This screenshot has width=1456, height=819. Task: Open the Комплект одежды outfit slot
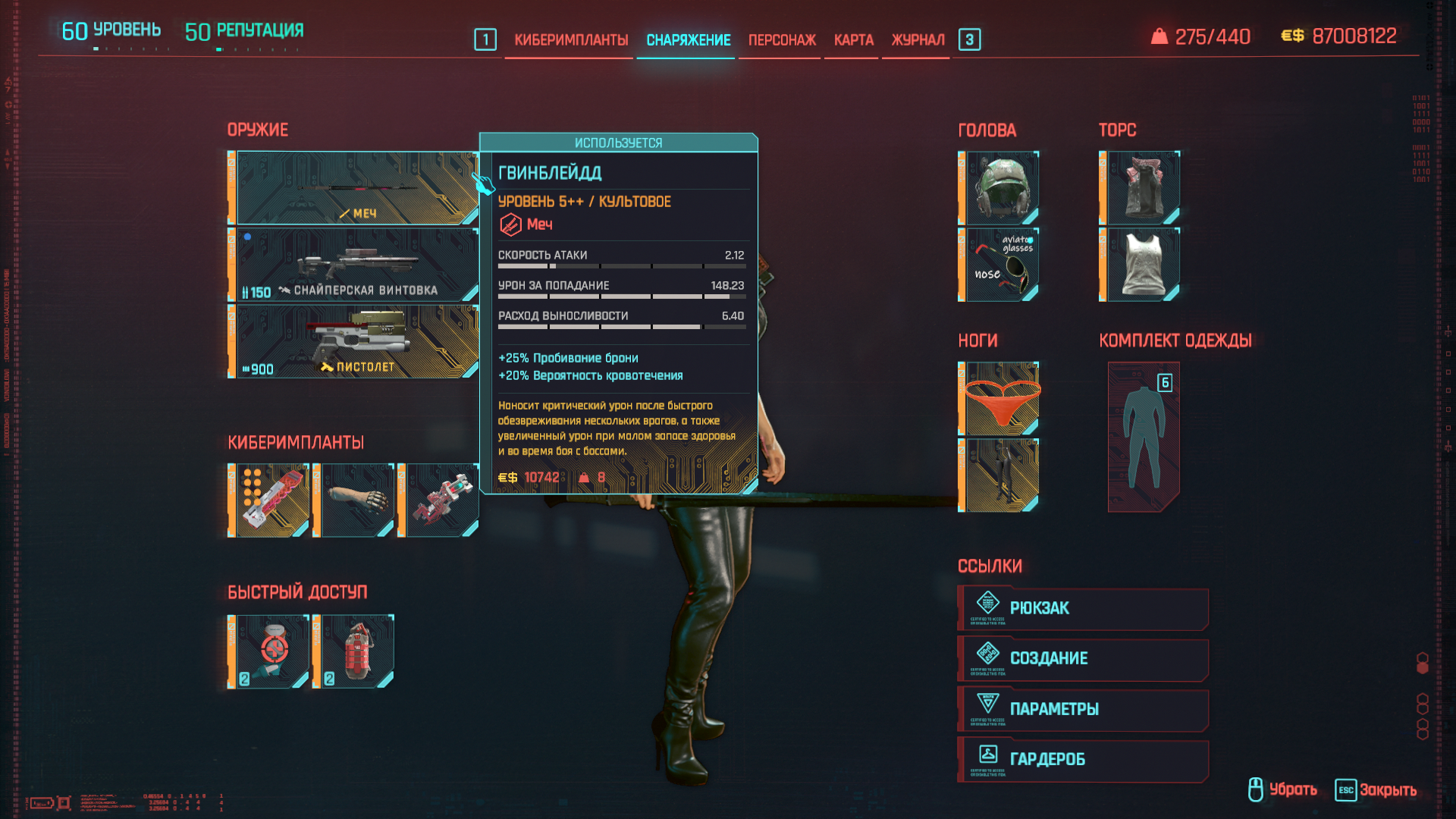1143,437
